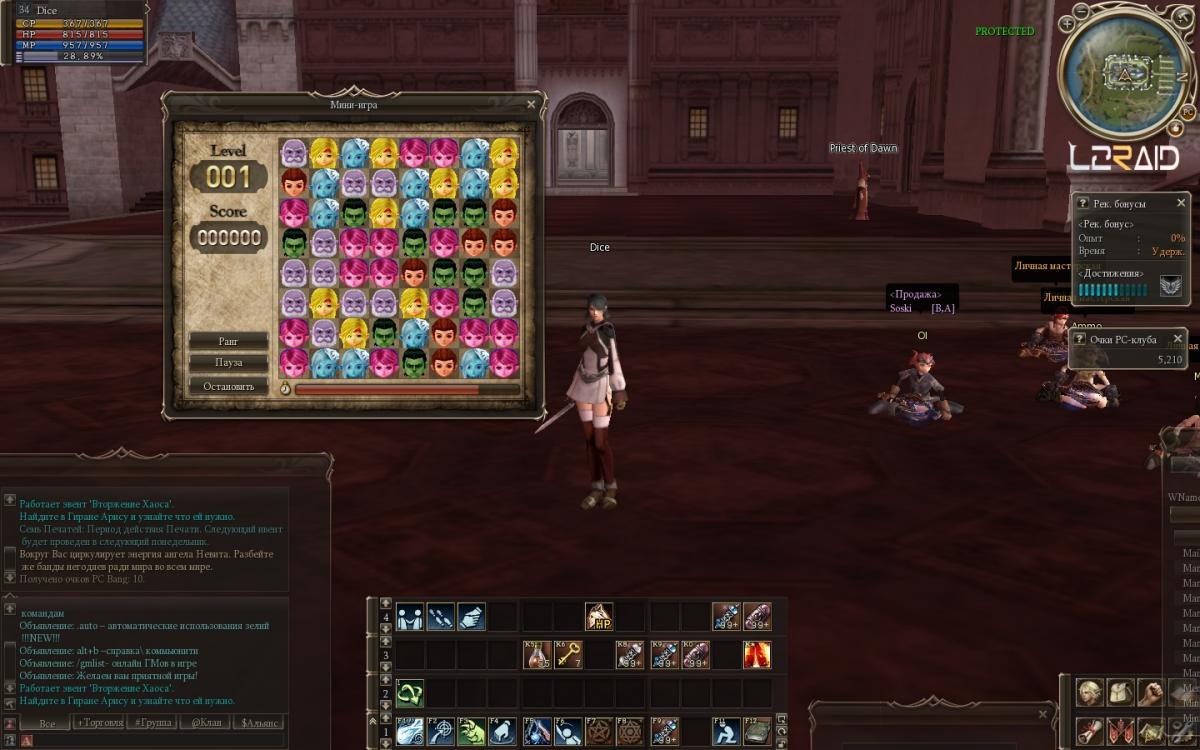Switch to the $Альянс chat tab

tap(257, 722)
